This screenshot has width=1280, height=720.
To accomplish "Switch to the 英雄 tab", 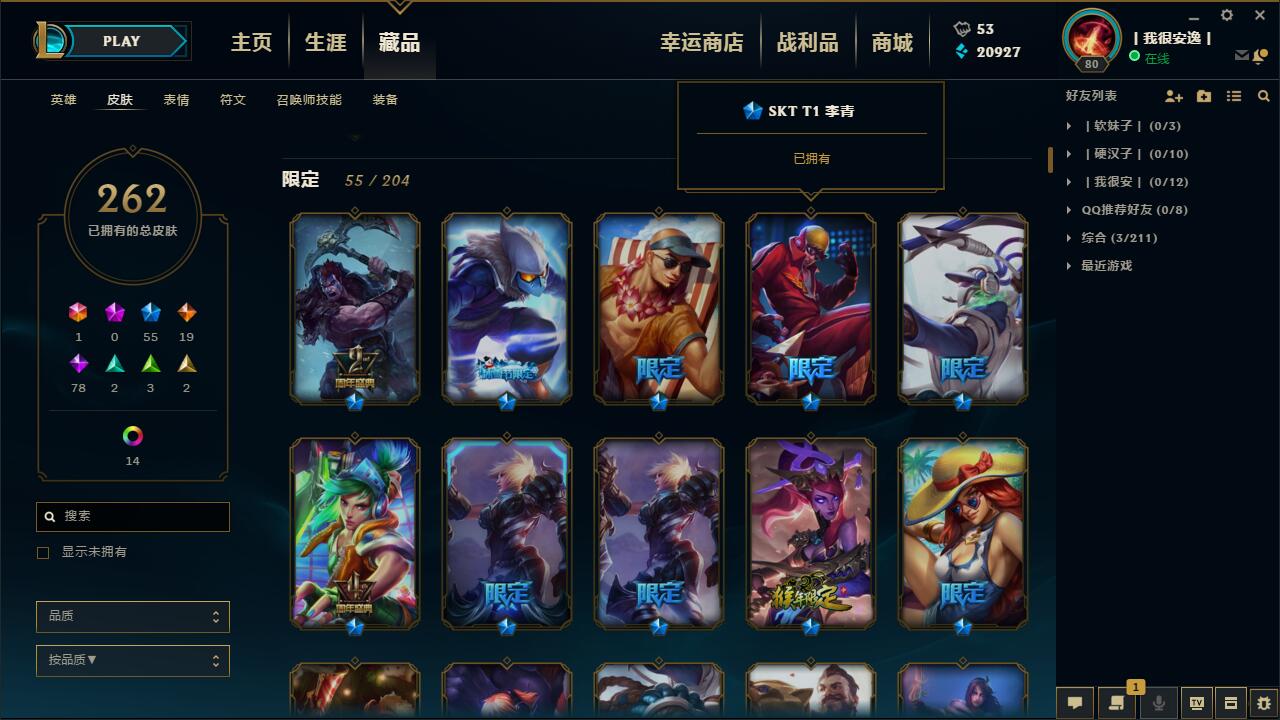I will pyautogui.click(x=62, y=100).
